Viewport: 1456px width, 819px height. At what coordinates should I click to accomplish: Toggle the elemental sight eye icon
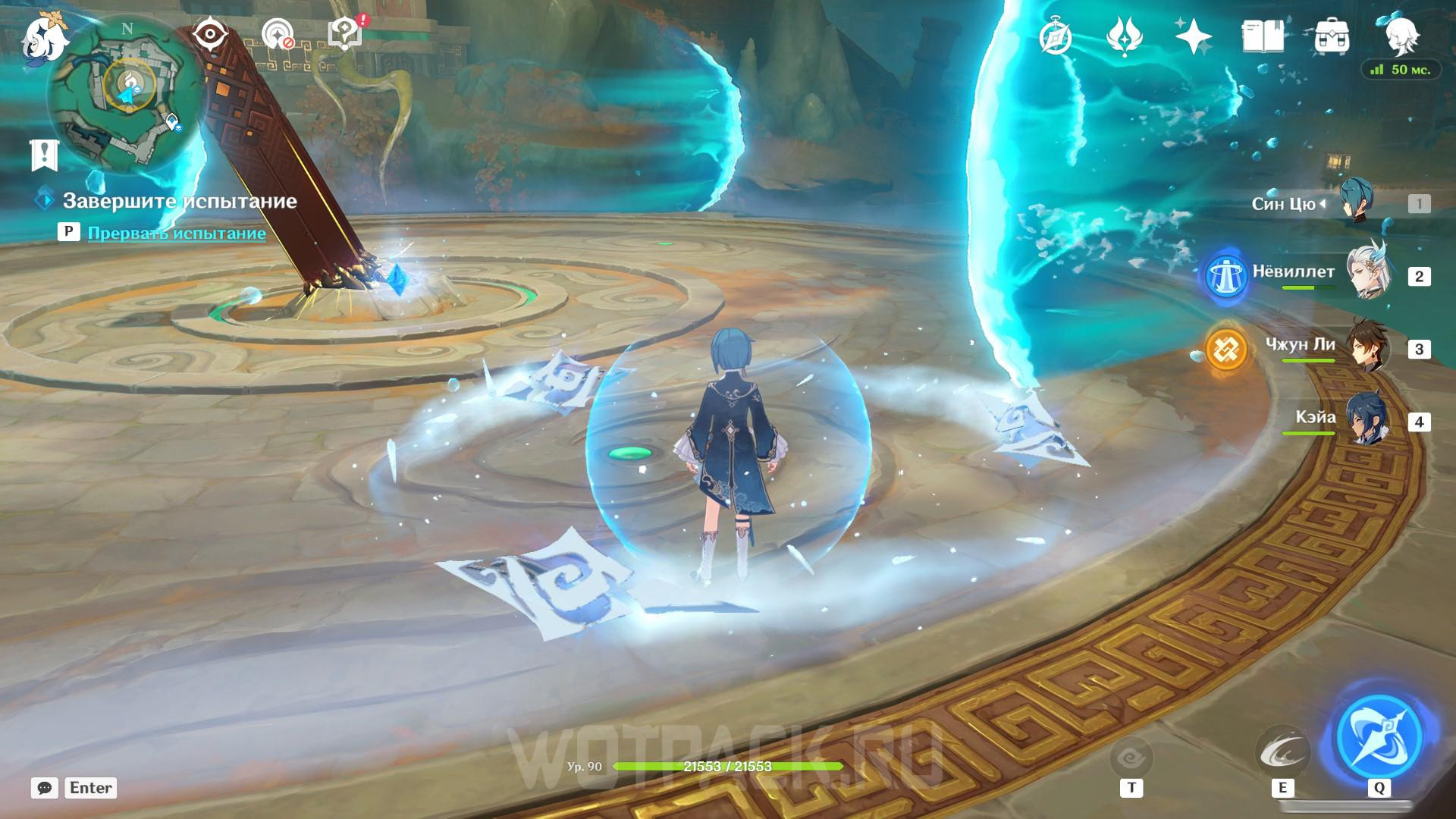pyautogui.click(x=210, y=35)
